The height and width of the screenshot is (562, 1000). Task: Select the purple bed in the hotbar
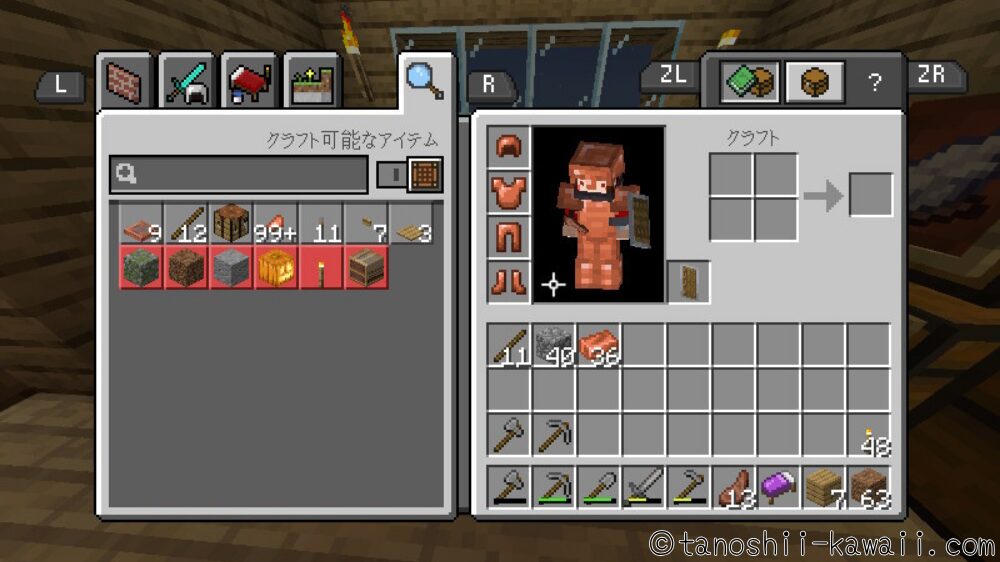click(778, 488)
